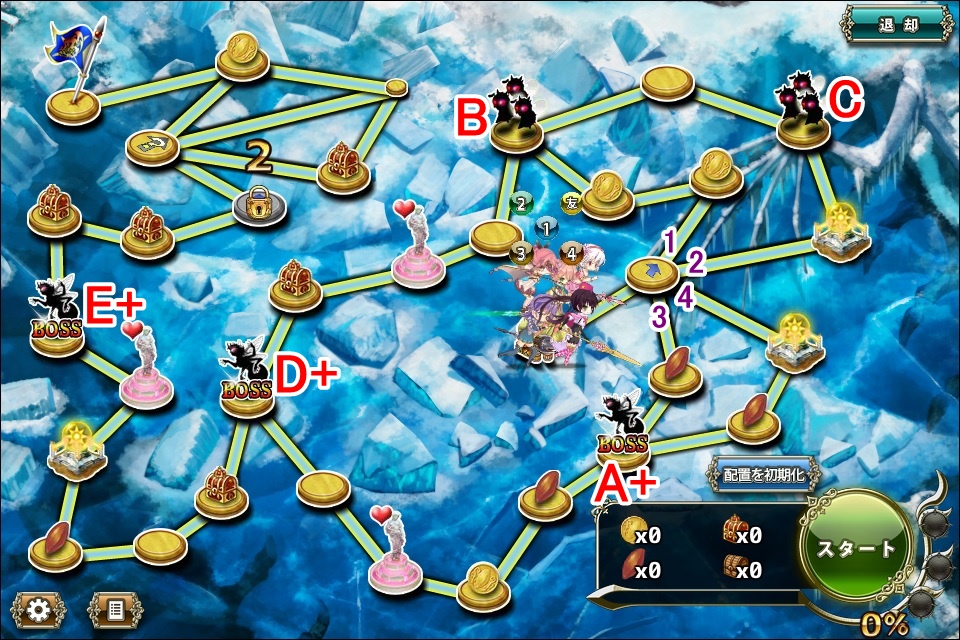Start the stage with the green スタート button
This screenshot has width=960, height=640.
click(x=857, y=548)
